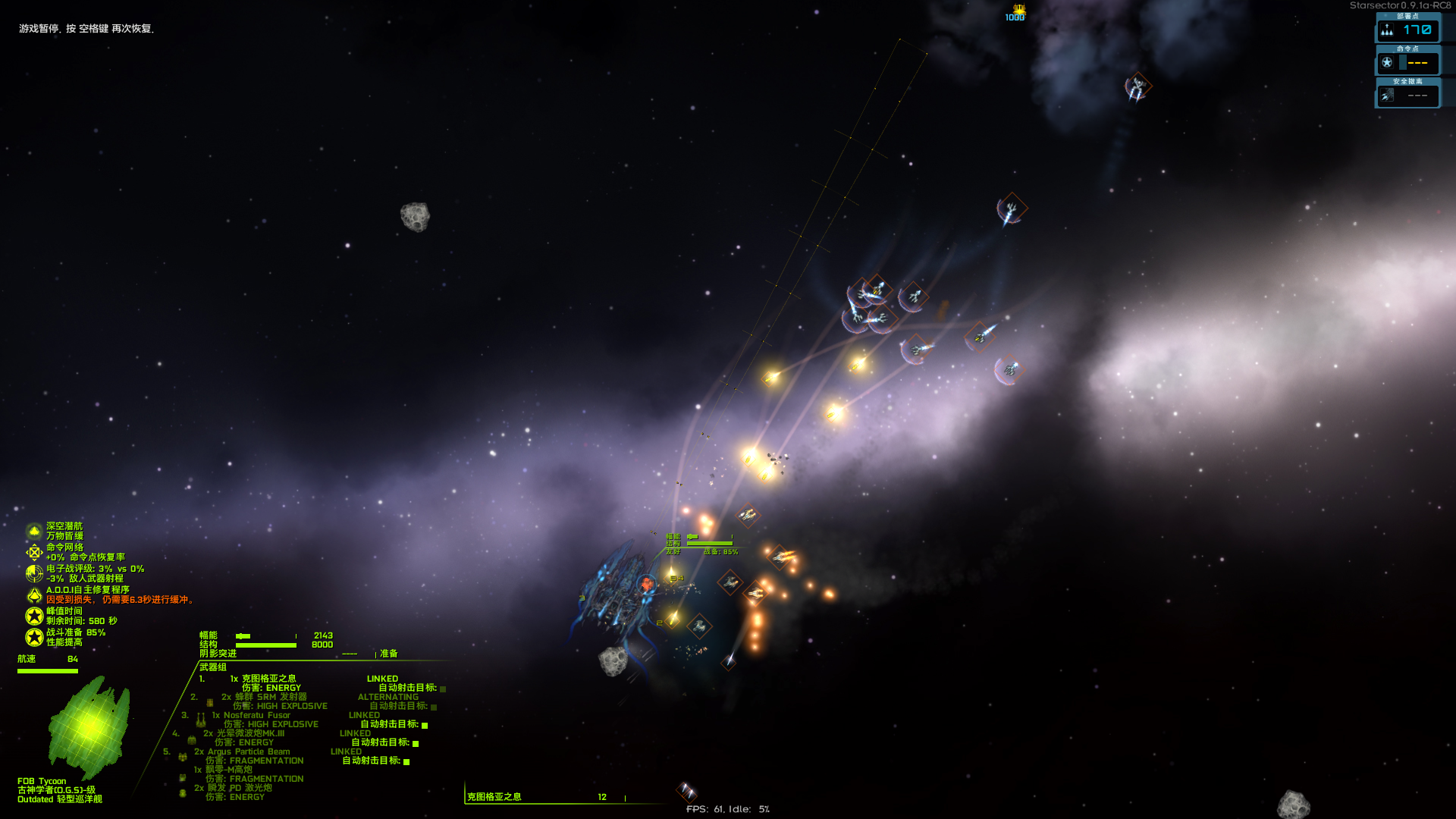Click the A.O.D.I autonomous repair icon

35,595
